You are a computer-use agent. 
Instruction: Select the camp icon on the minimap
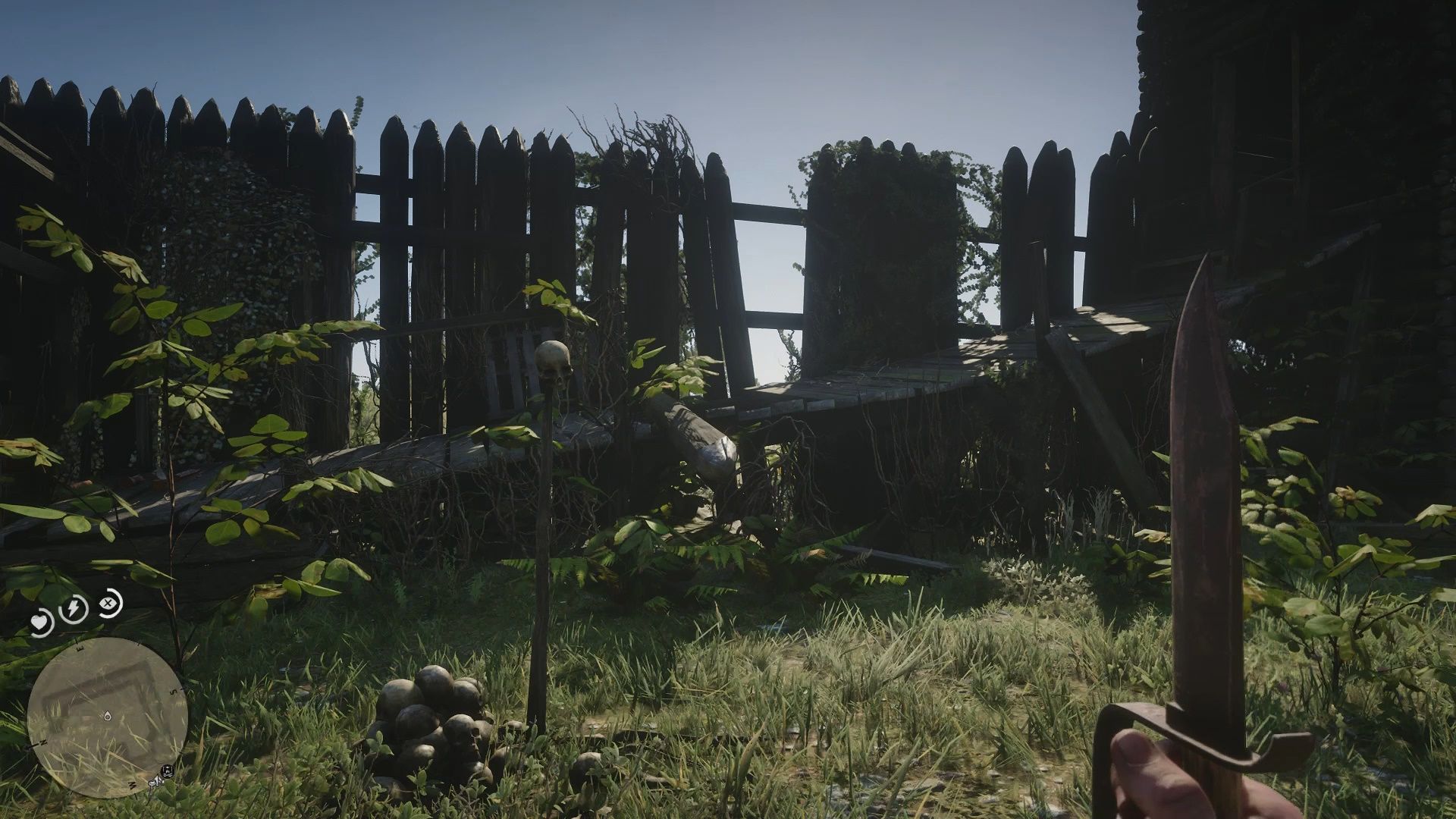click(166, 772)
